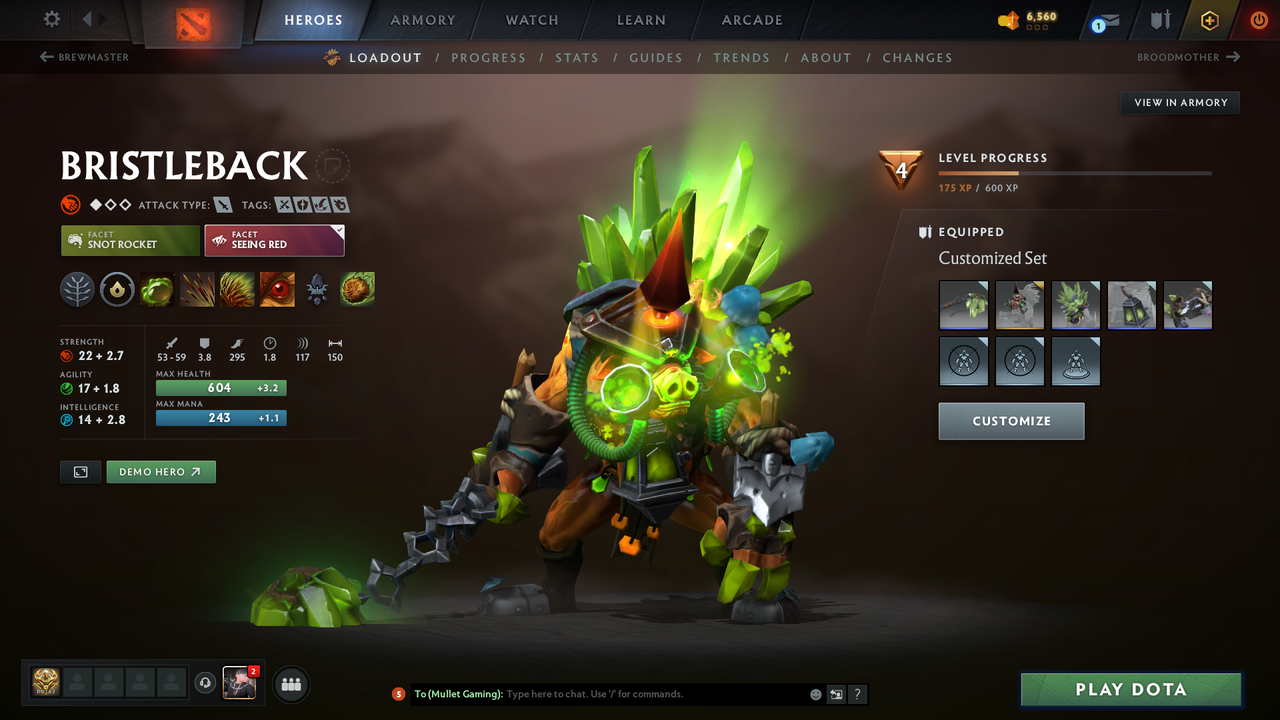Toggle the Seeing Red facet selection

[x=274, y=240]
